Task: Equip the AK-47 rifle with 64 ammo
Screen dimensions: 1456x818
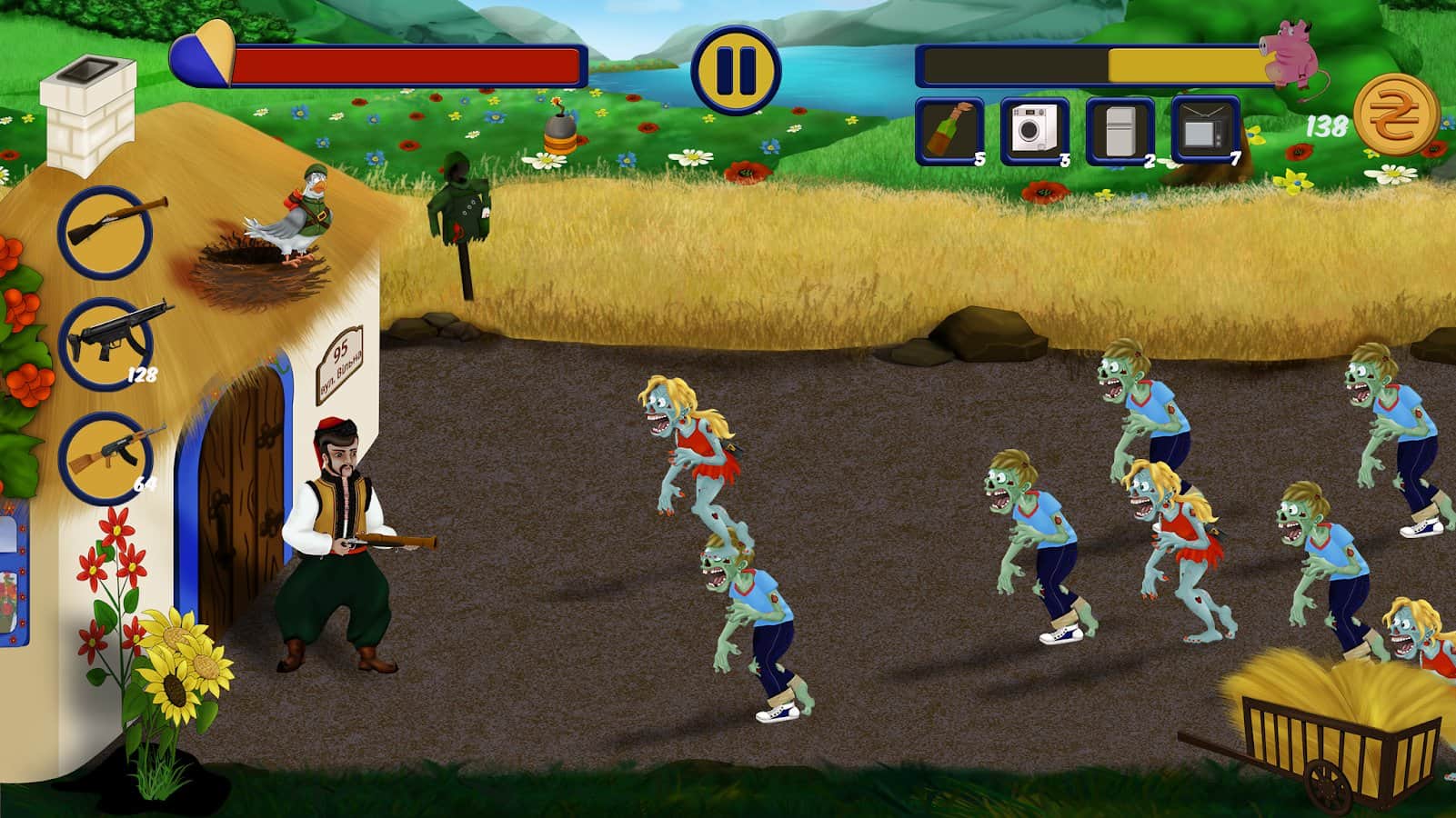Action: pos(105,457)
